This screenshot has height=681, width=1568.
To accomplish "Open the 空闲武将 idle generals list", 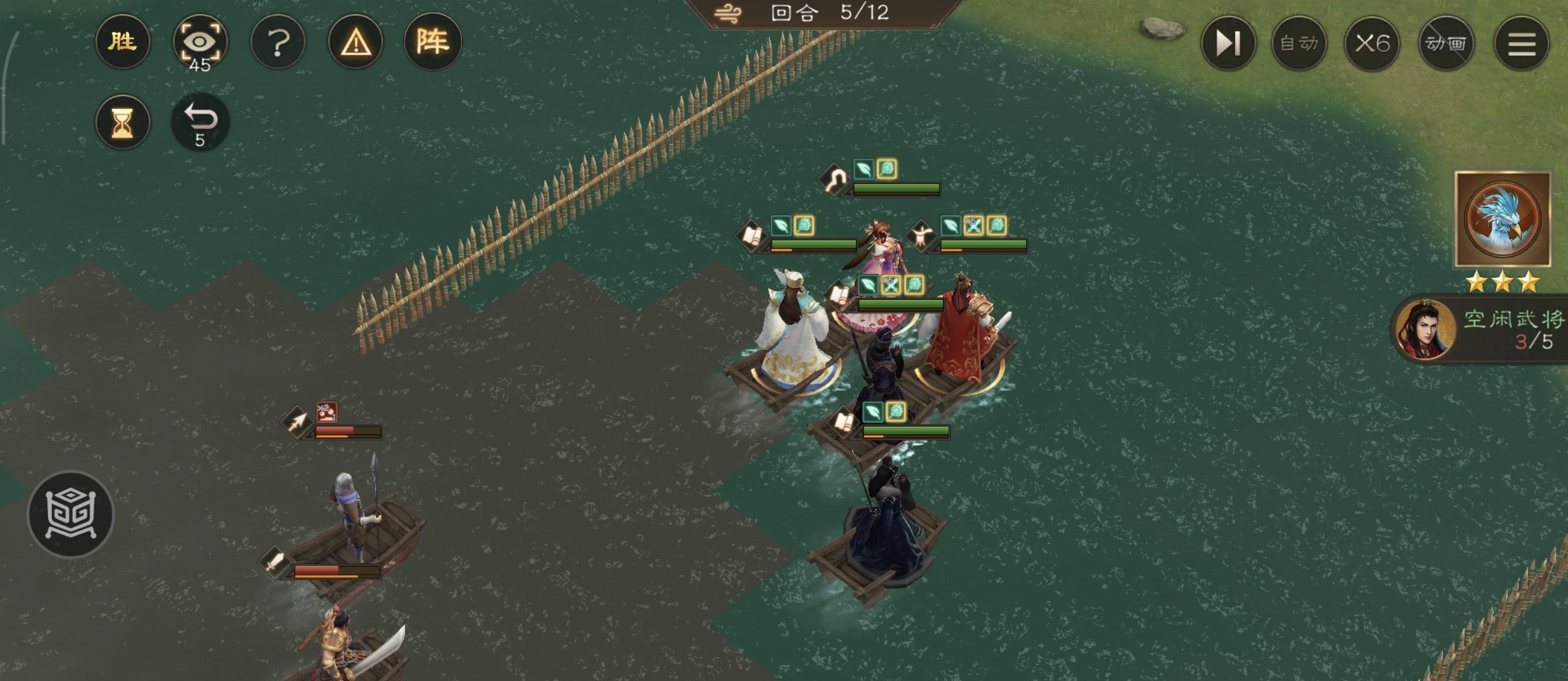I will (x=1485, y=330).
